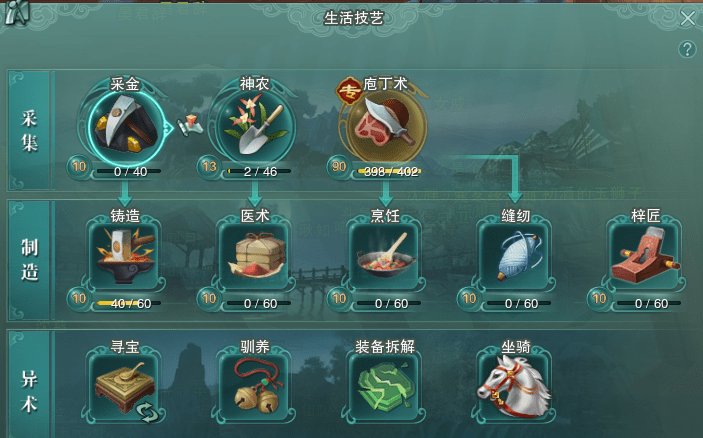Choose the 缝纫 tailoring skill
The width and height of the screenshot is (703, 438).
coord(514,255)
